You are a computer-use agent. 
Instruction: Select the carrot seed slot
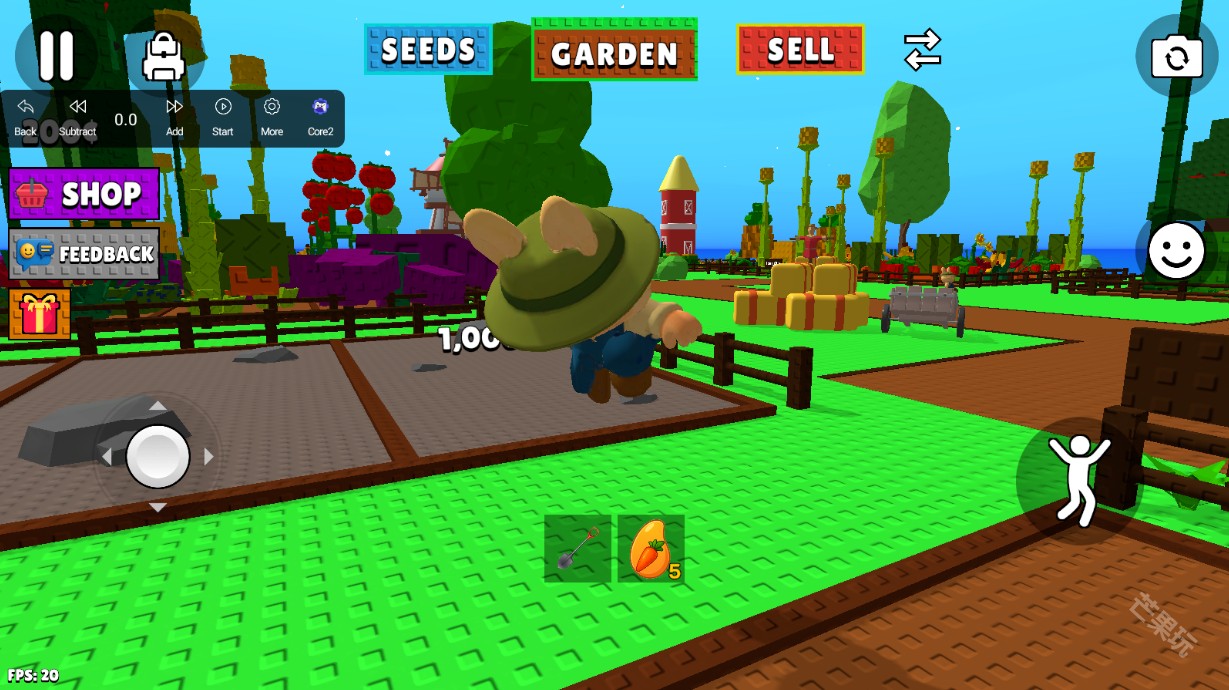pyautogui.click(x=651, y=548)
